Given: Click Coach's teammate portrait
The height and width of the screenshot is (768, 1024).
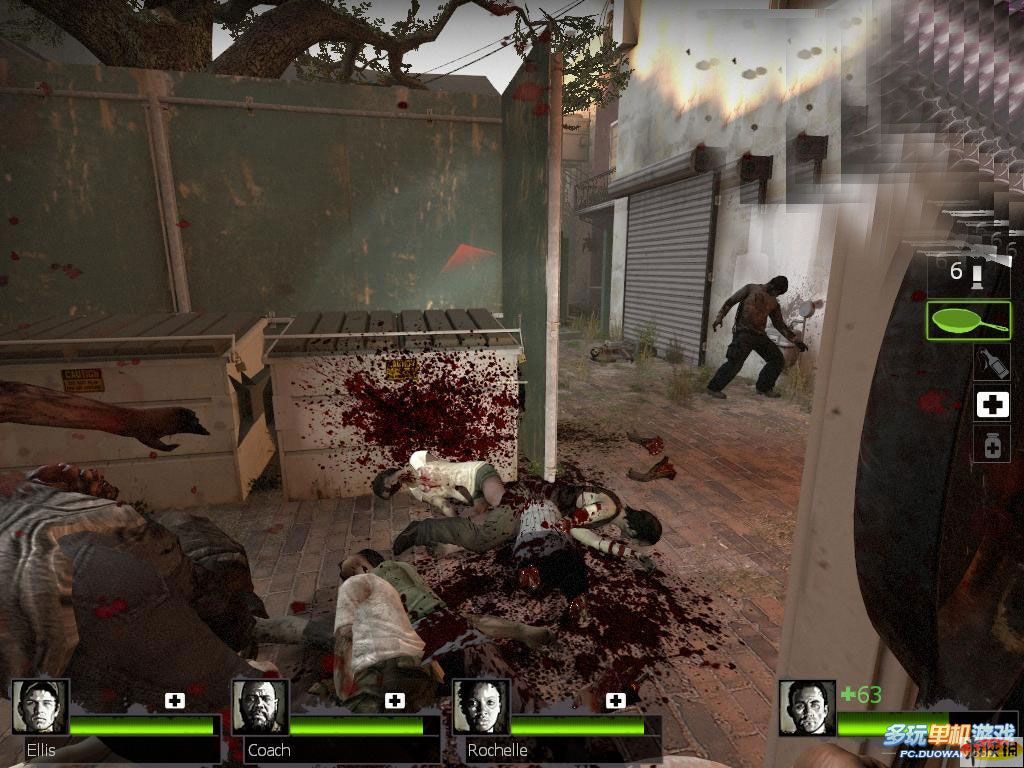Looking at the screenshot, I should pos(260,707).
